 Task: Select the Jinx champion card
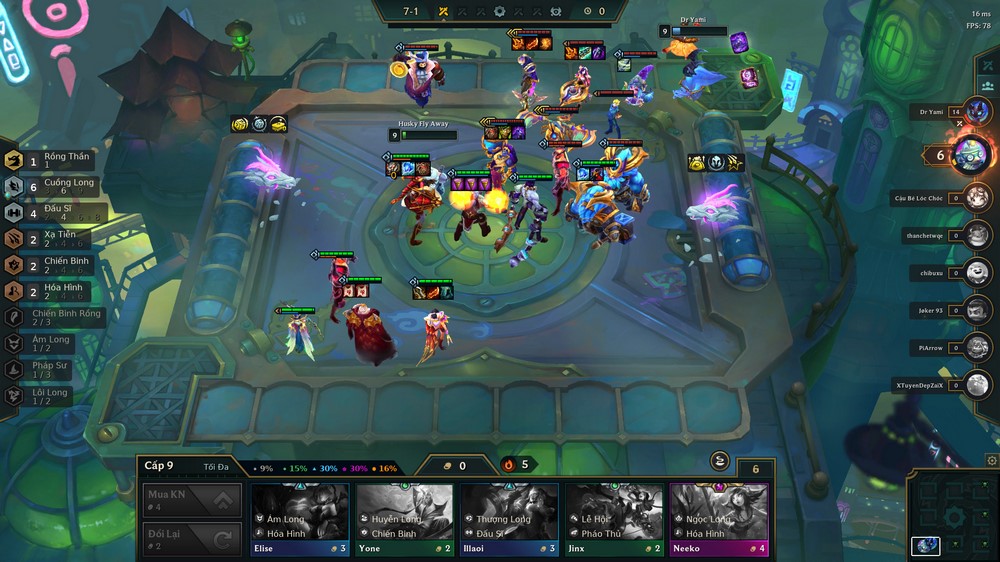pyautogui.click(x=614, y=519)
